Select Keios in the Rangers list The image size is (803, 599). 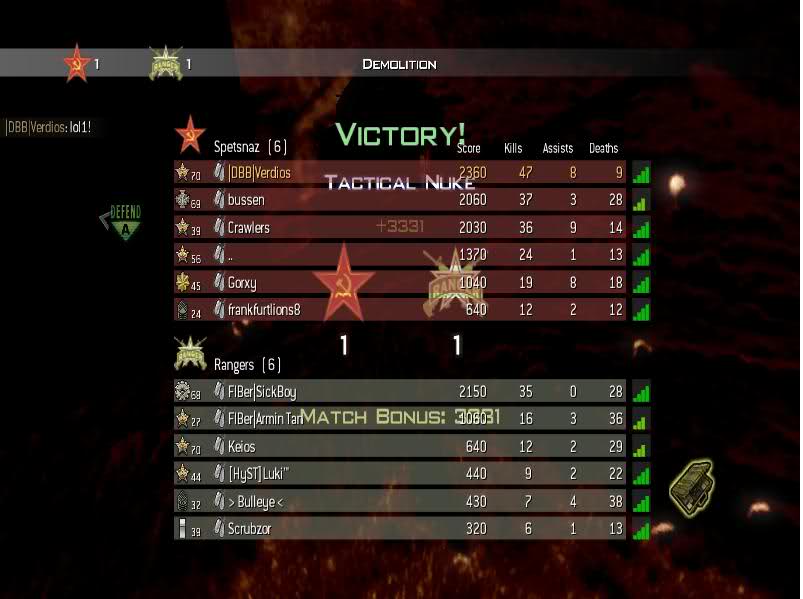[400, 447]
